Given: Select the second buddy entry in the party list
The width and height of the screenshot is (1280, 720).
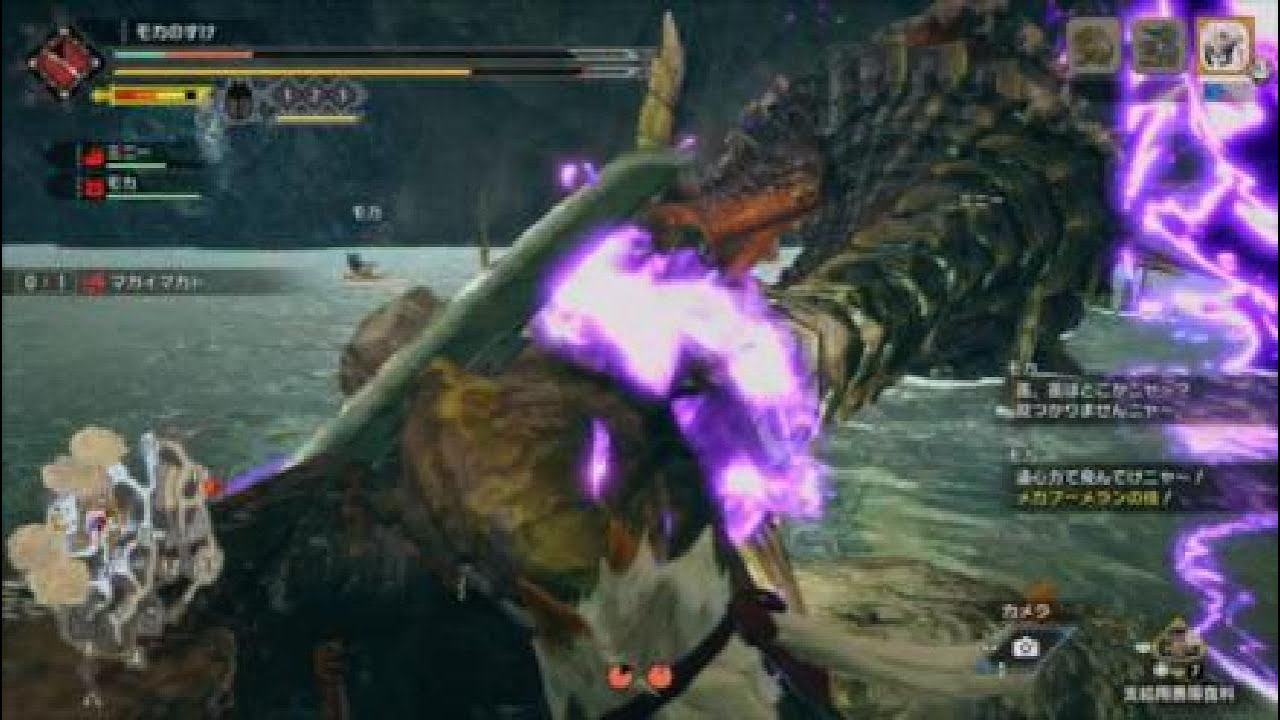Looking at the screenshot, I should 138,187.
